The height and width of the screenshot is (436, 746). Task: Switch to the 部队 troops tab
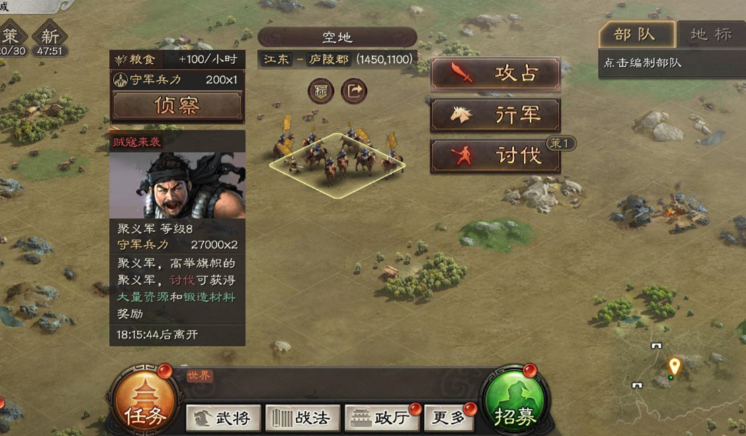pos(635,34)
